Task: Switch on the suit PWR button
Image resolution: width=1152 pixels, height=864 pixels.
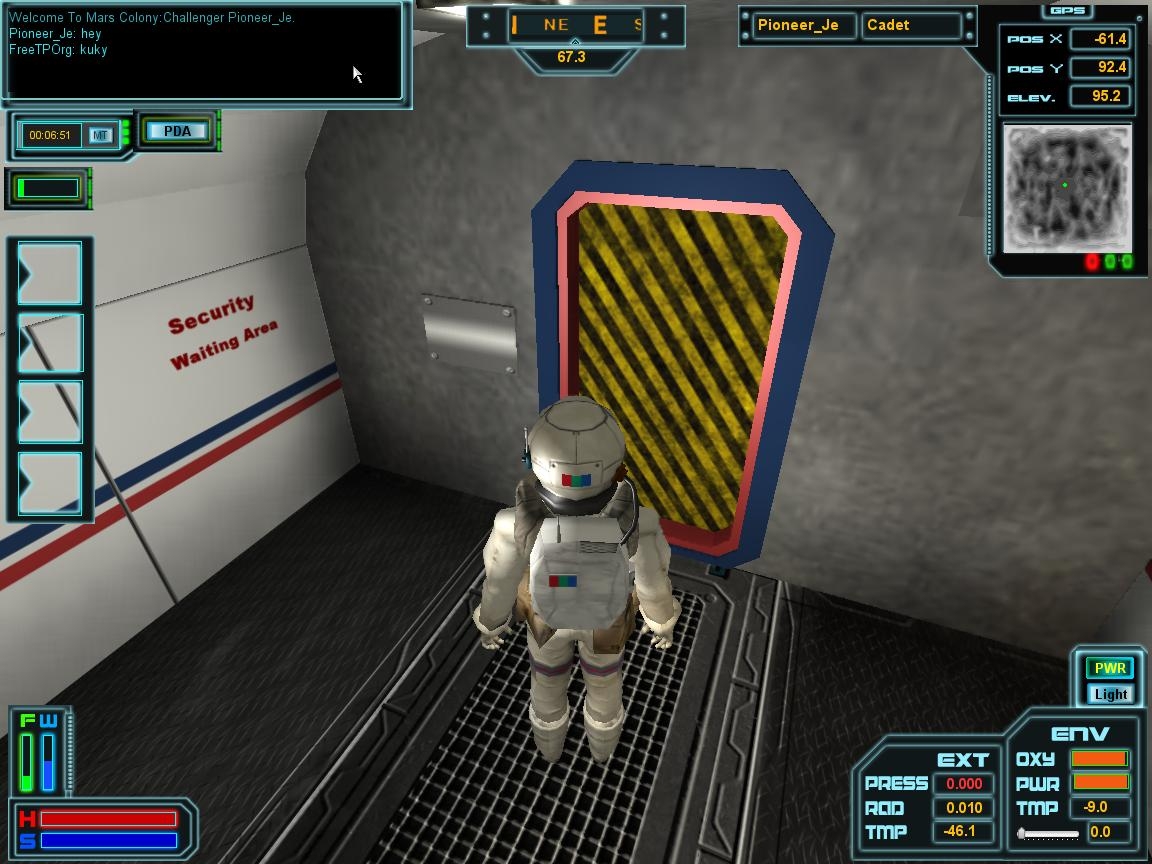Action: [1110, 668]
